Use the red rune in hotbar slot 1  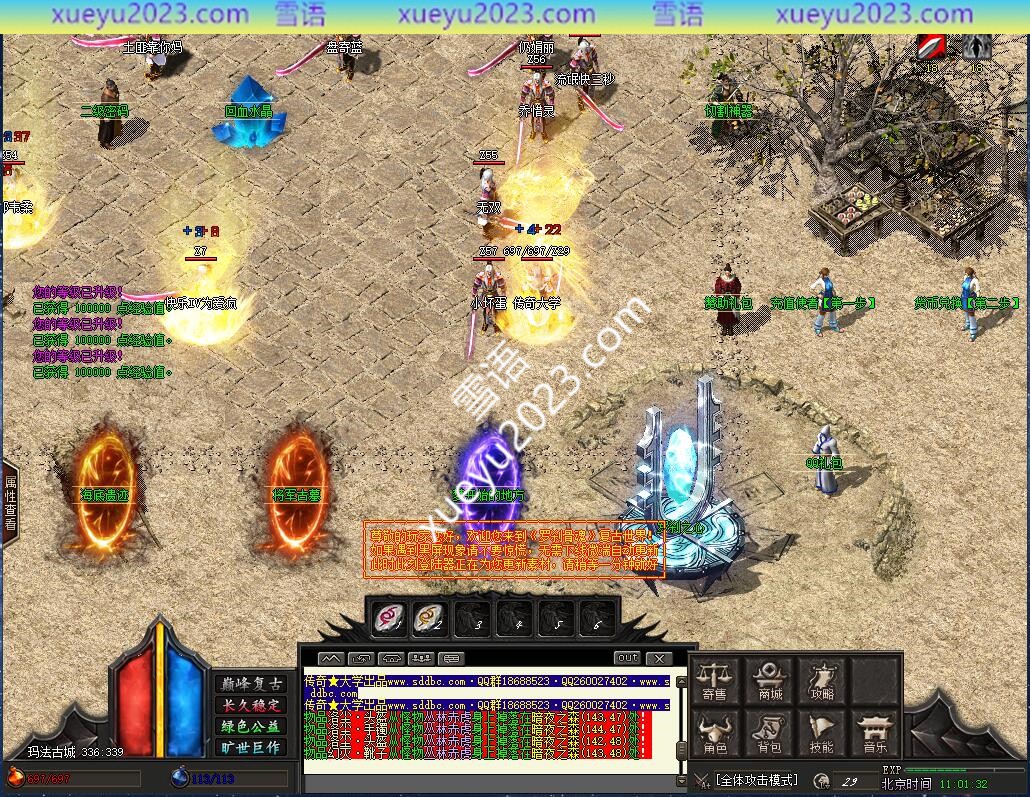click(387, 619)
